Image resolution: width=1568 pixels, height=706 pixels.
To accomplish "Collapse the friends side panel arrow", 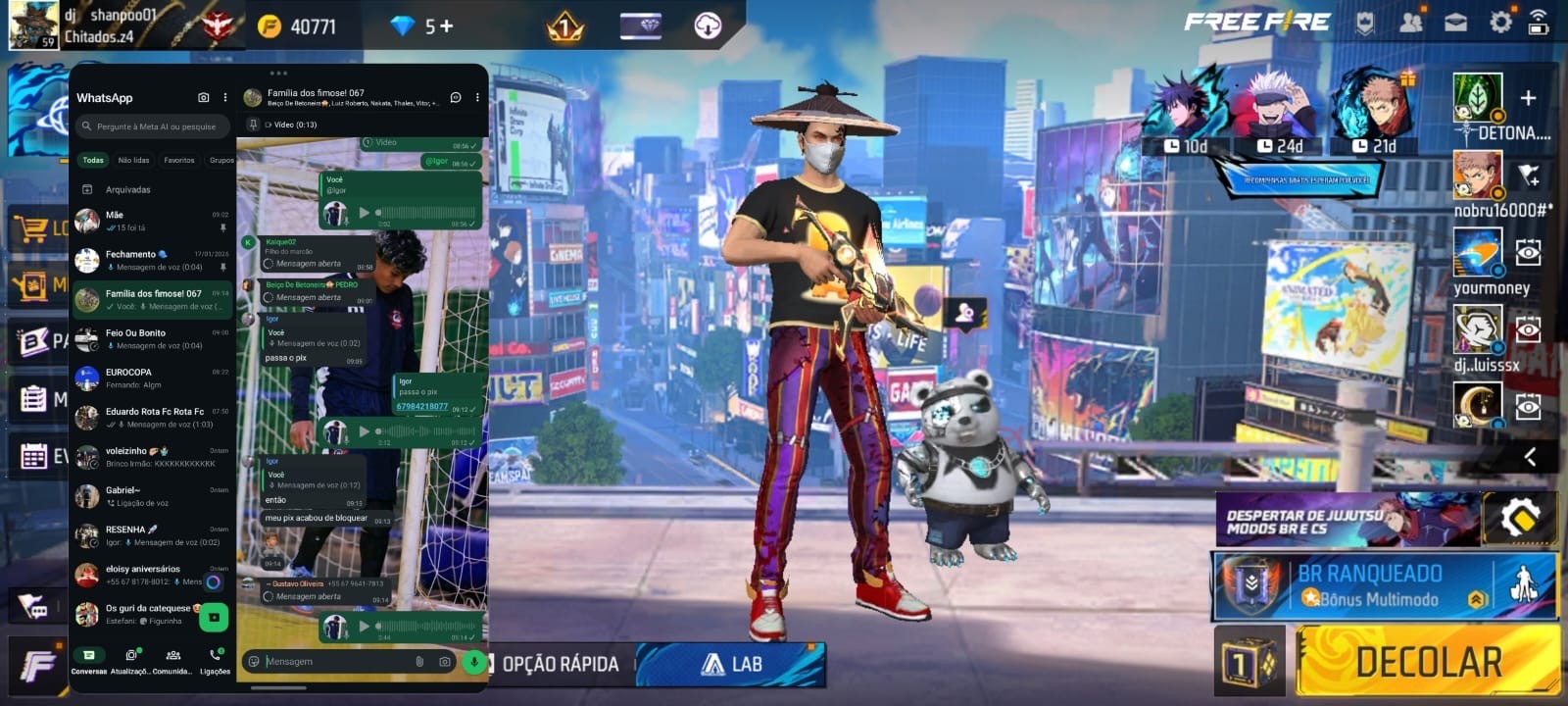I will pyautogui.click(x=1530, y=456).
